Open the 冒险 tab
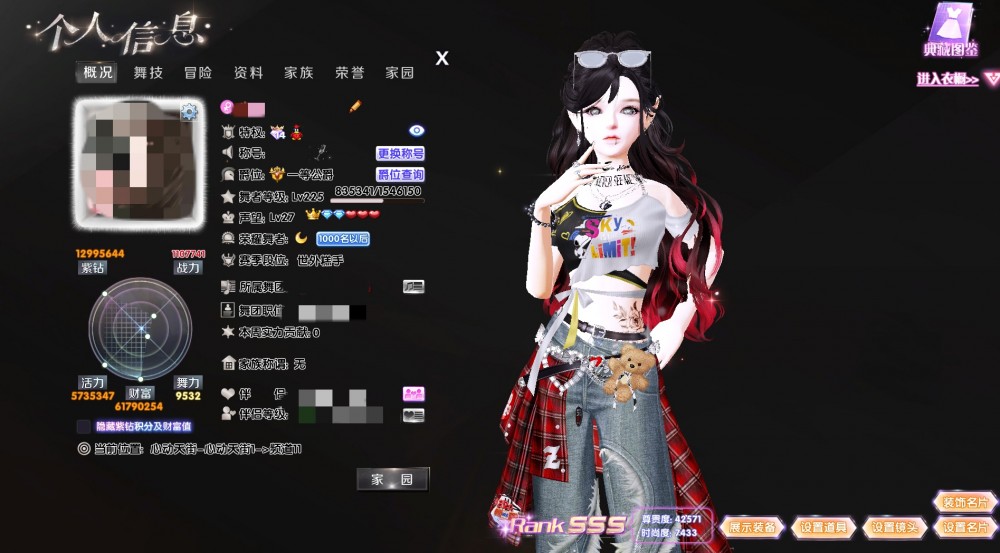Viewport: 1000px width, 553px height. (198, 73)
